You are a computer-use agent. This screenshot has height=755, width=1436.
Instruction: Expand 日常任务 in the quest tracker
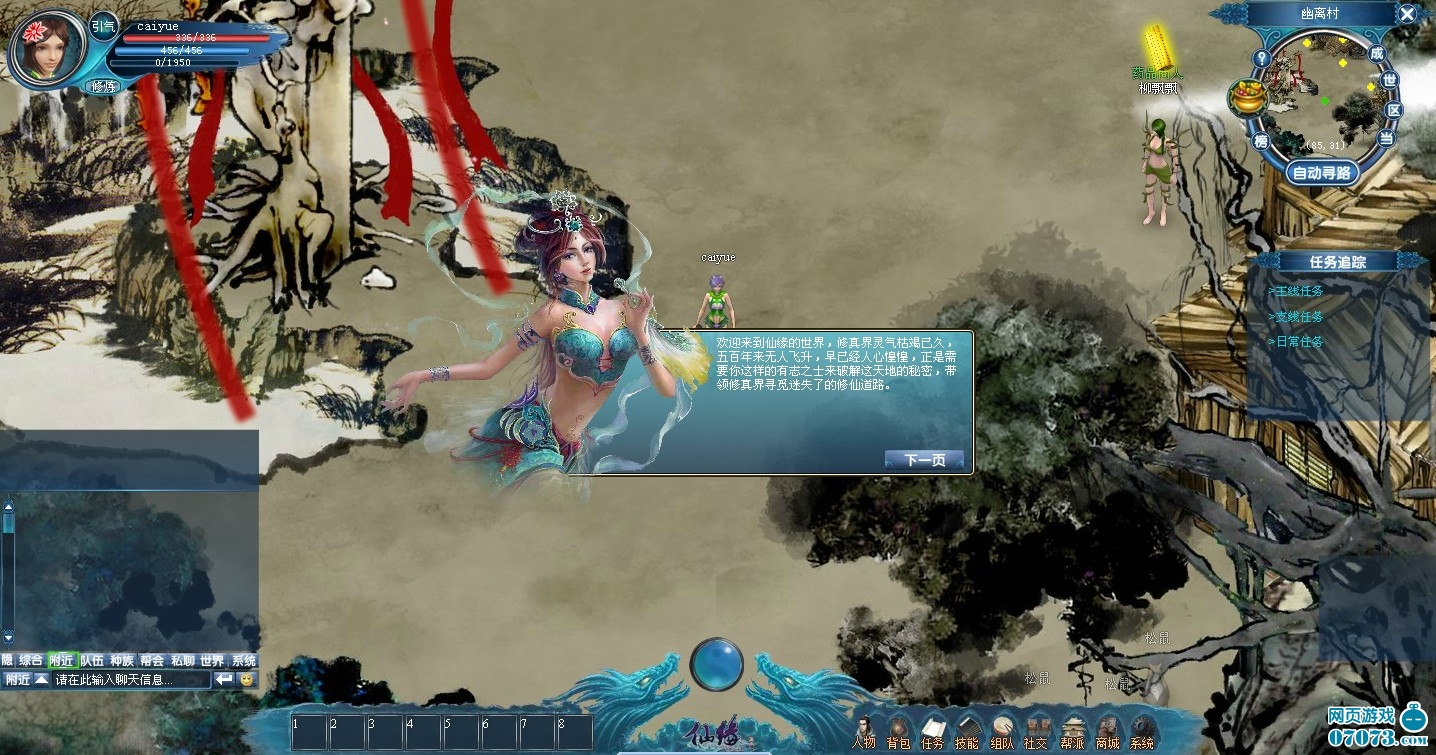[x=1297, y=342]
